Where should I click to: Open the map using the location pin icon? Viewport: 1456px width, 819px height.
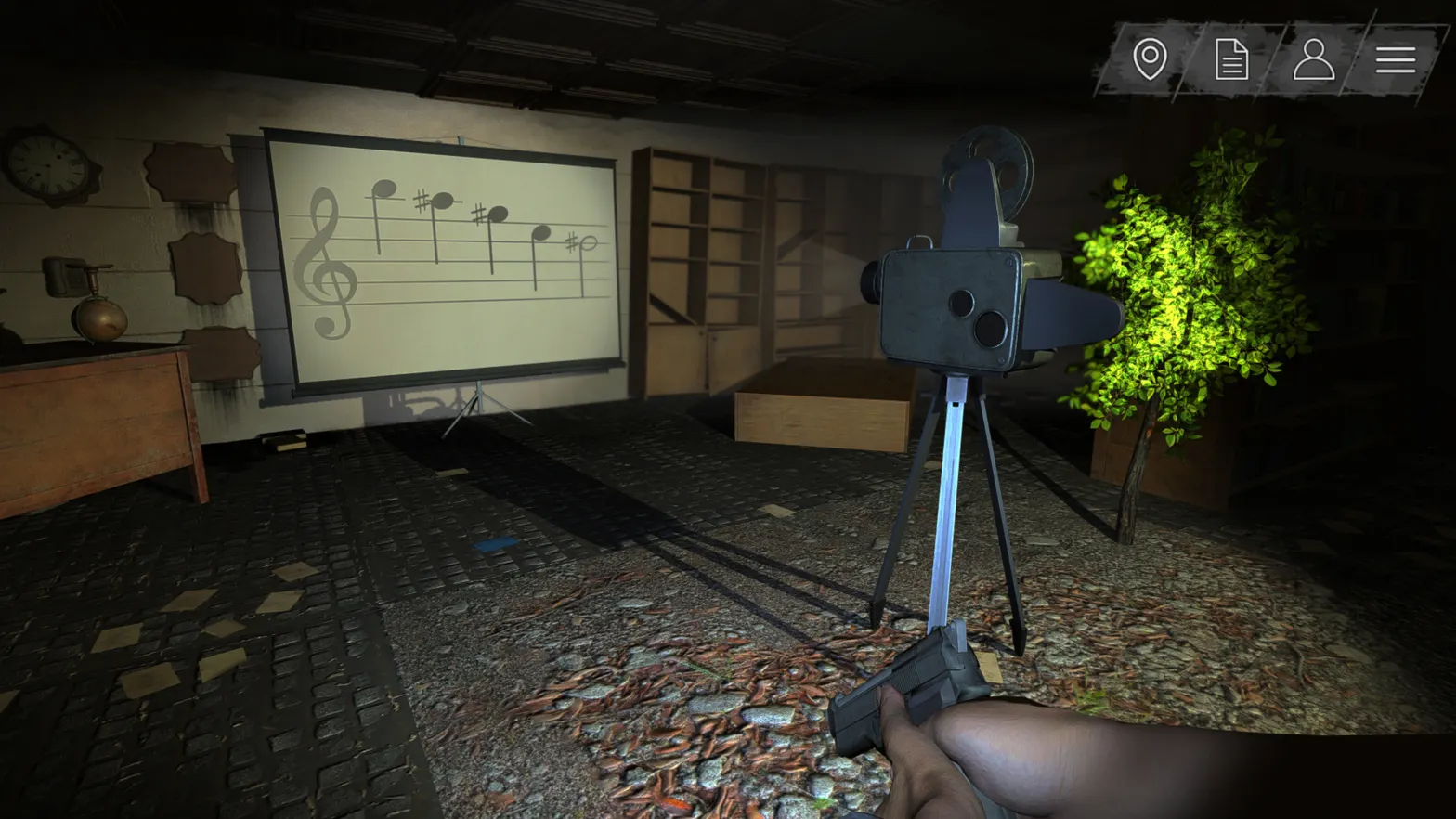(x=1151, y=59)
